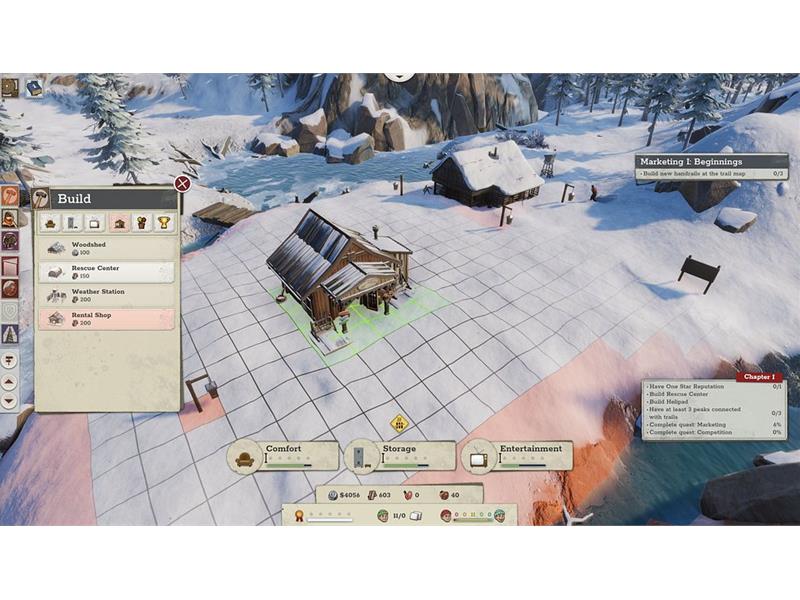This screenshot has height=600, width=800.
Task: Choose Rescue Center to build
Action: [x=106, y=272]
